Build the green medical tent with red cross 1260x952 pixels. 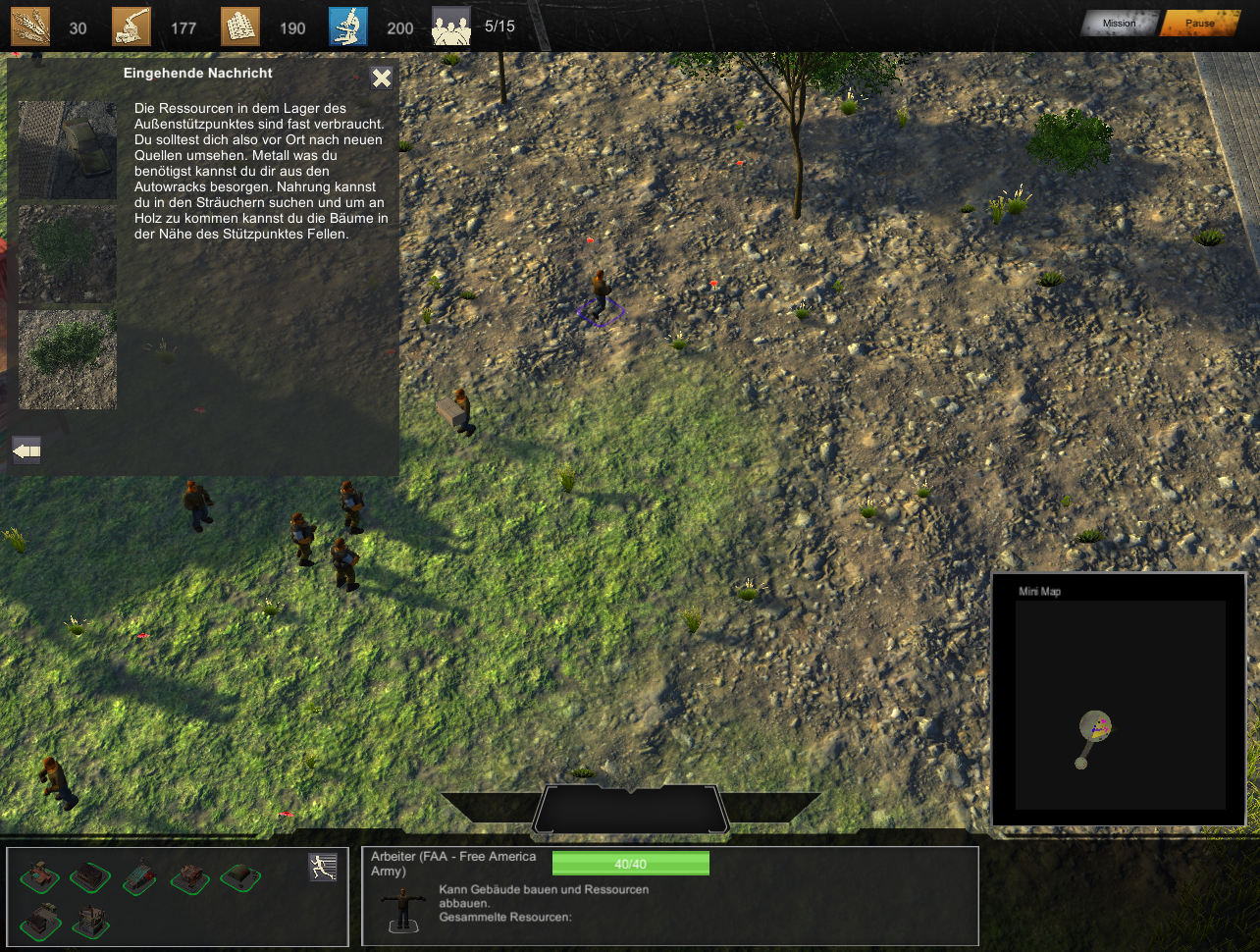point(239,876)
